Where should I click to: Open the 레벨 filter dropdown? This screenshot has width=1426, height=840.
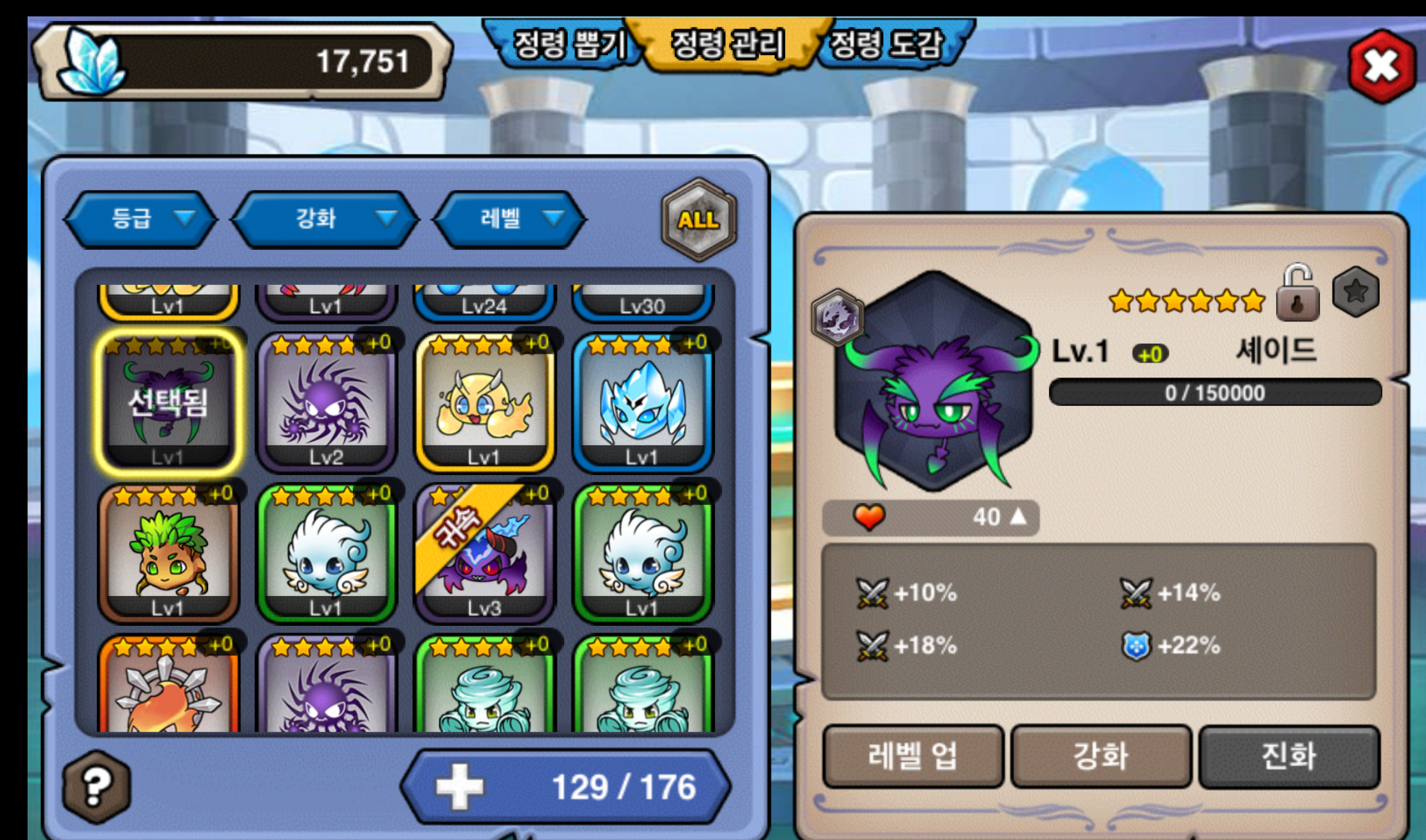(x=510, y=219)
